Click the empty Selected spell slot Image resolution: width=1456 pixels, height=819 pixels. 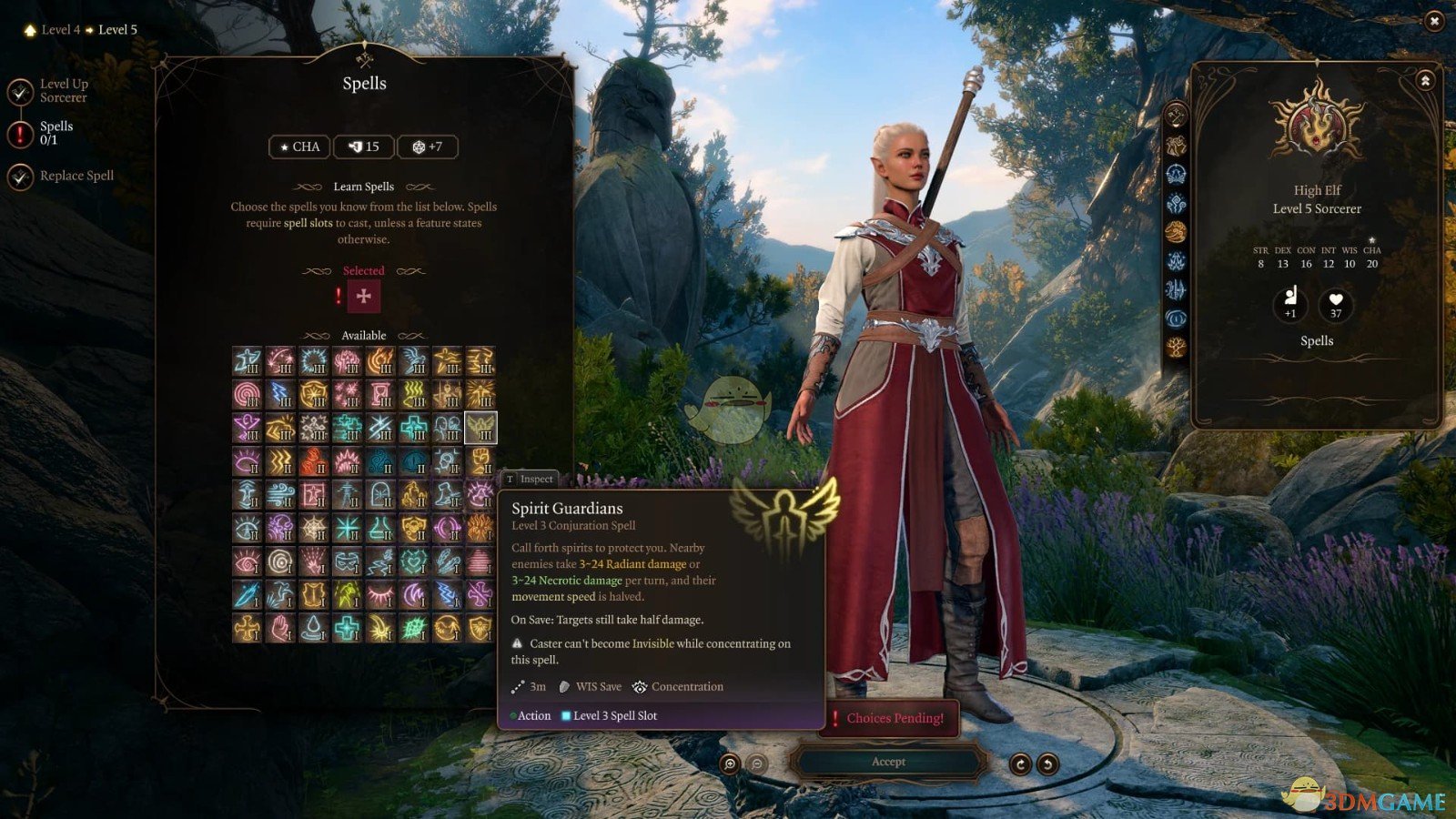click(x=364, y=296)
